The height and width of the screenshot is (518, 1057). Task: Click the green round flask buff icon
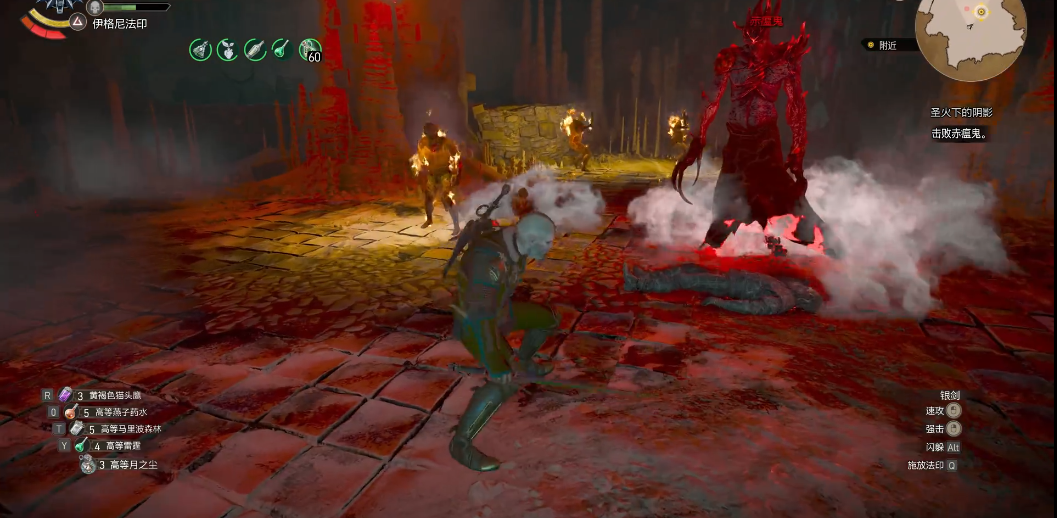coord(282,49)
